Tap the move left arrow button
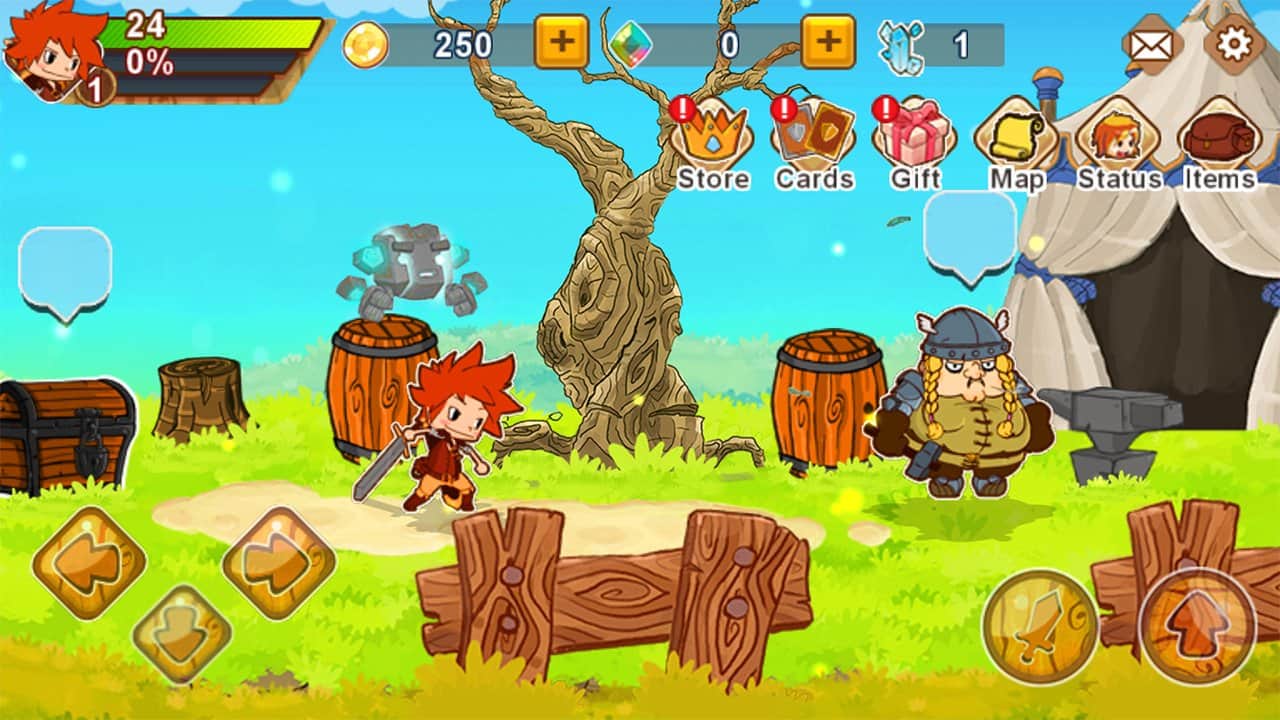 [89, 565]
